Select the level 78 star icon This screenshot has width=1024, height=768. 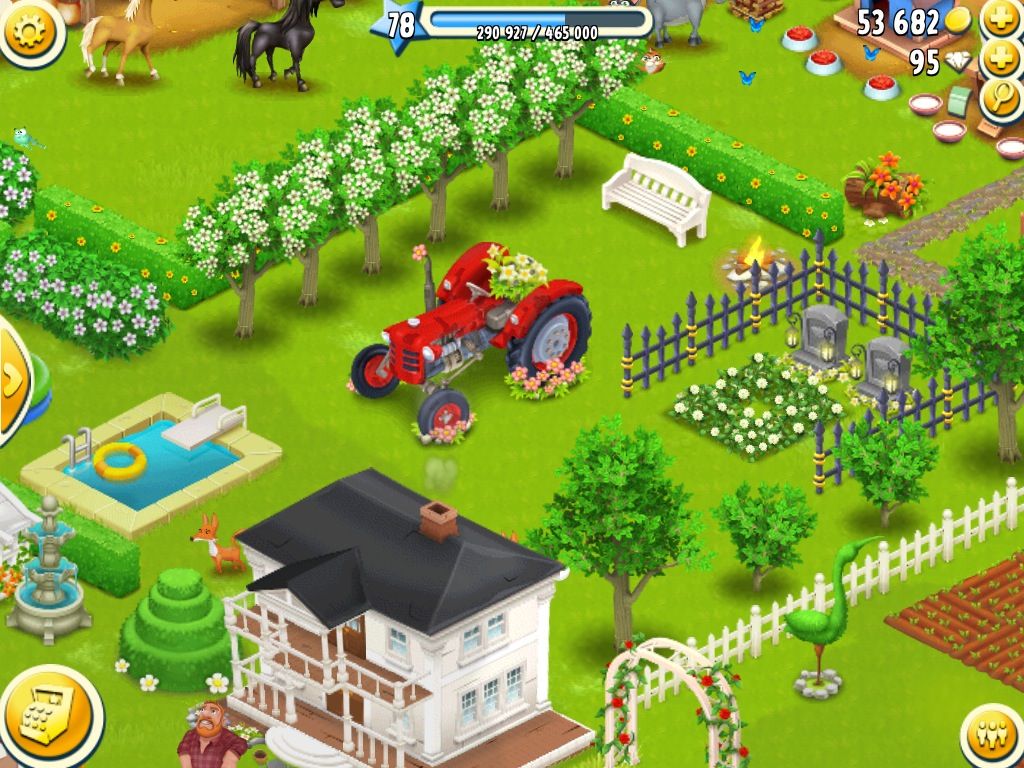tap(397, 24)
